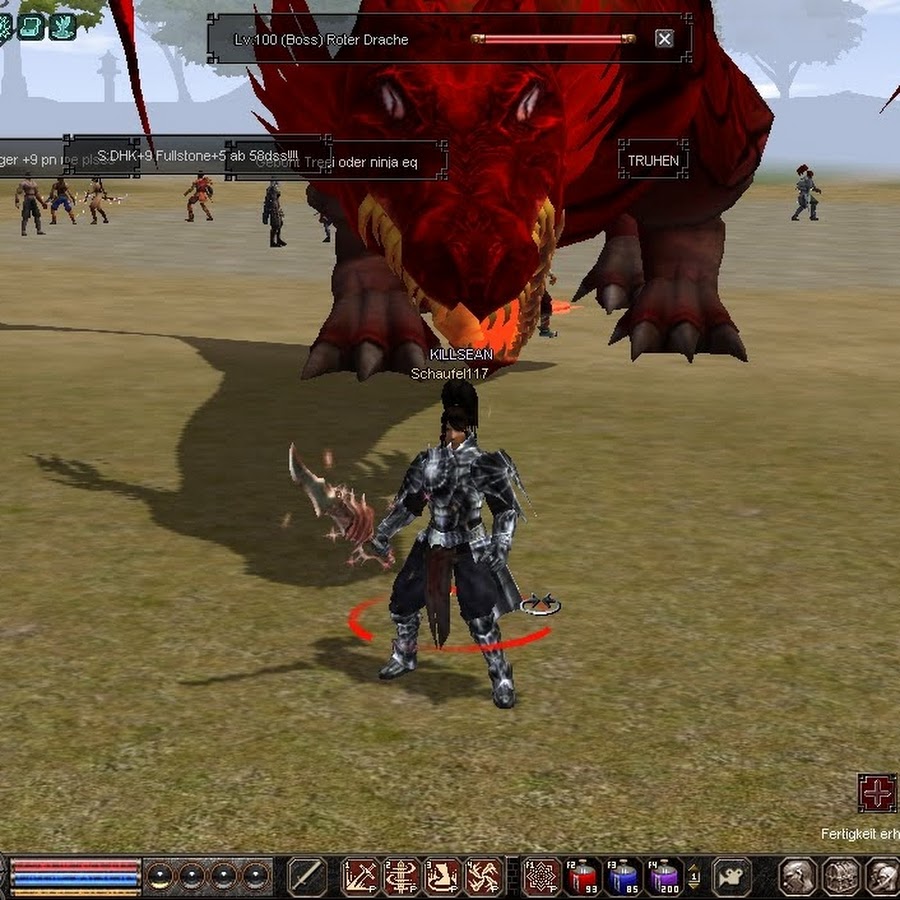Switch quickslot page with the arrow stepper
This screenshot has height=900, width=900.
[694, 877]
